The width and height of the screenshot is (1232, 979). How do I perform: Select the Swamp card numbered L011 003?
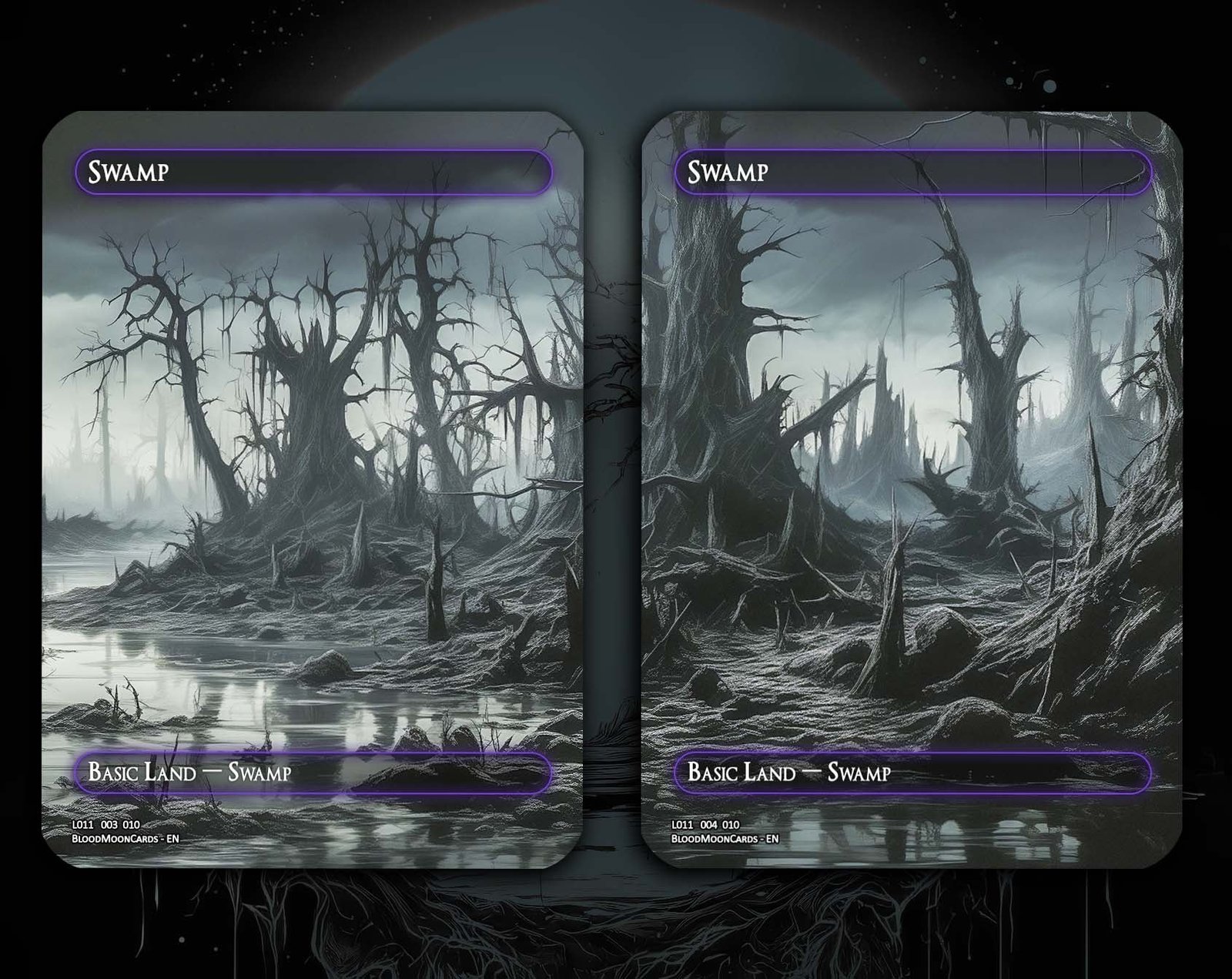pos(313,489)
